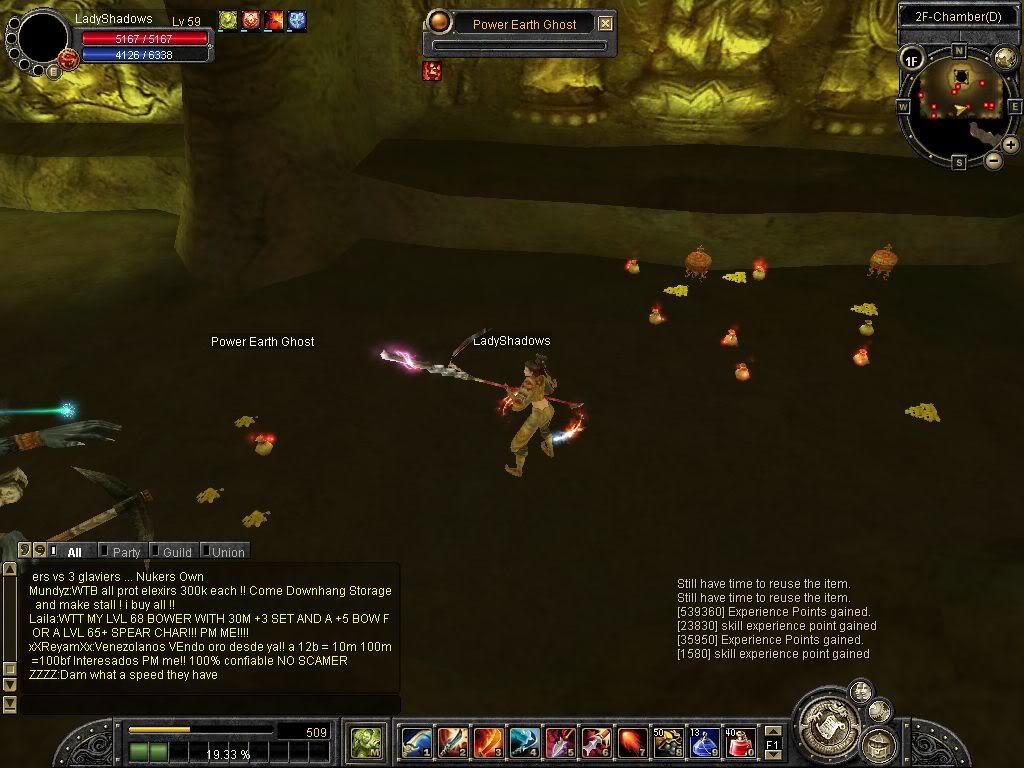Use the red health potion in slot 0
The height and width of the screenshot is (768, 1024).
point(739,743)
